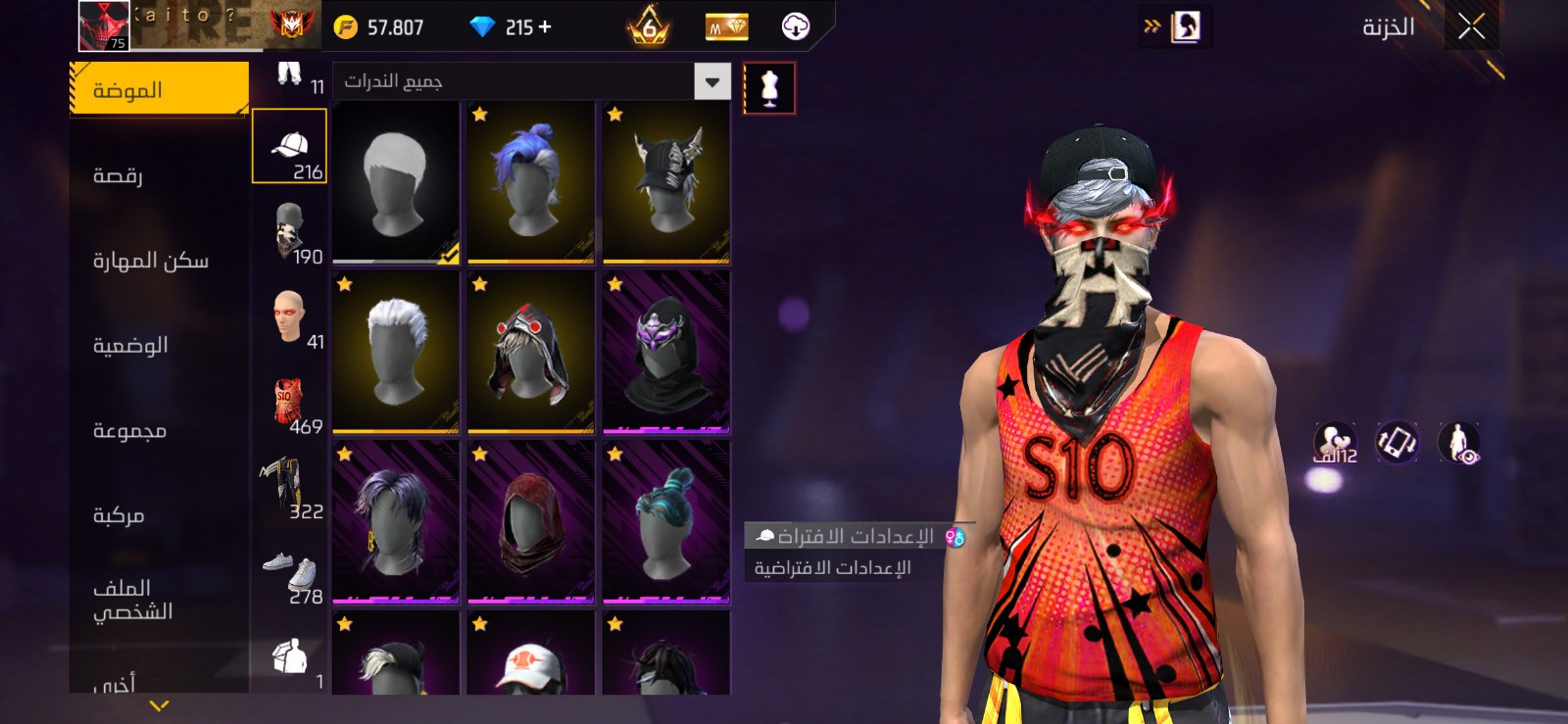Click the mannequin outfit preview button
Screen dimensions: 1568x724
[x=769, y=88]
